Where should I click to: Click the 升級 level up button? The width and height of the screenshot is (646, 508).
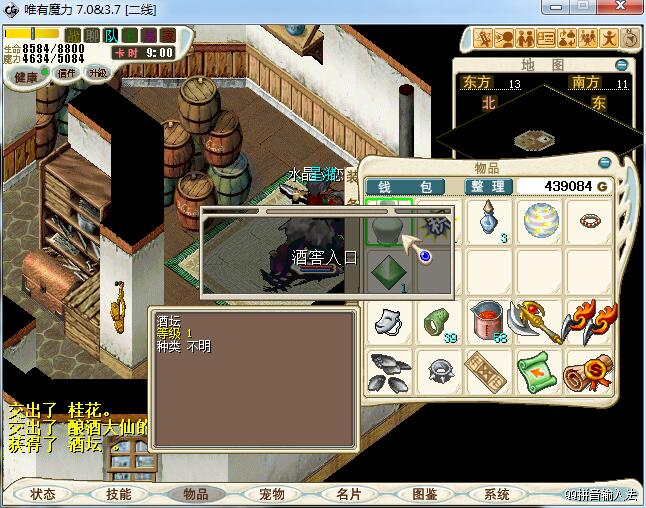[x=98, y=73]
